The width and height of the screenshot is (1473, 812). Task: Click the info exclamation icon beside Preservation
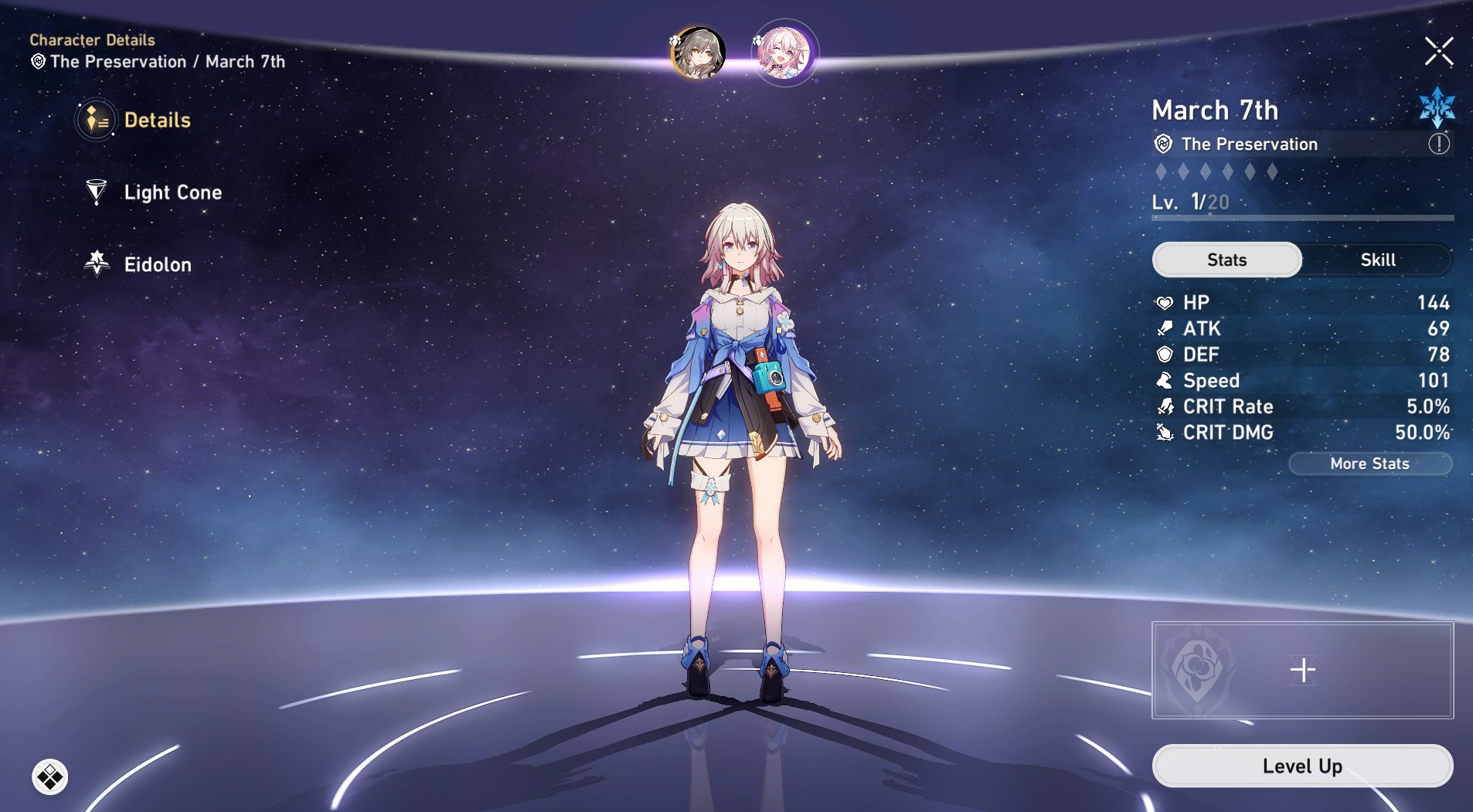coord(1437,144)
